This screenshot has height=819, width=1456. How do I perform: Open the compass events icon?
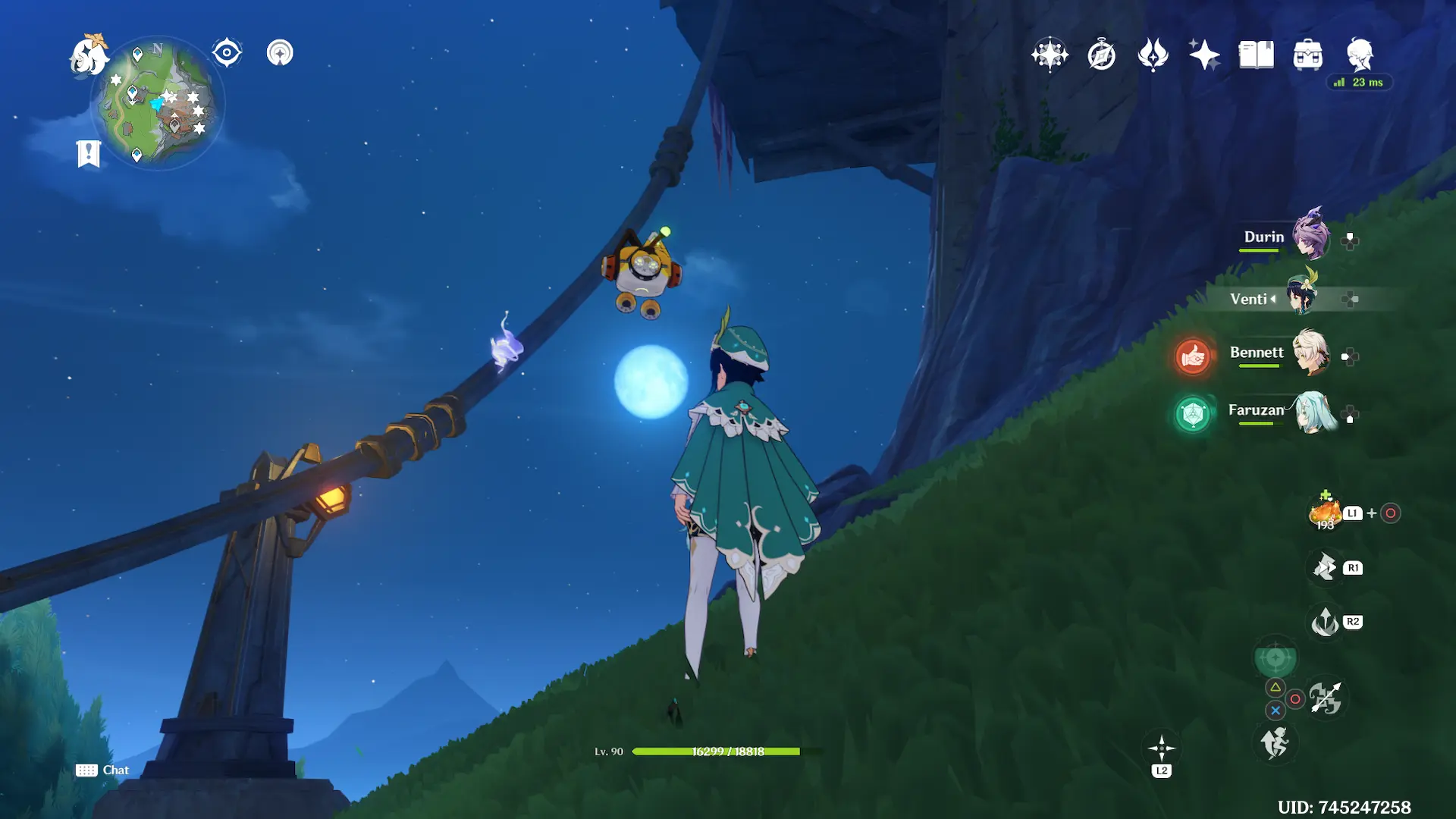click(x=1101, y=55)
